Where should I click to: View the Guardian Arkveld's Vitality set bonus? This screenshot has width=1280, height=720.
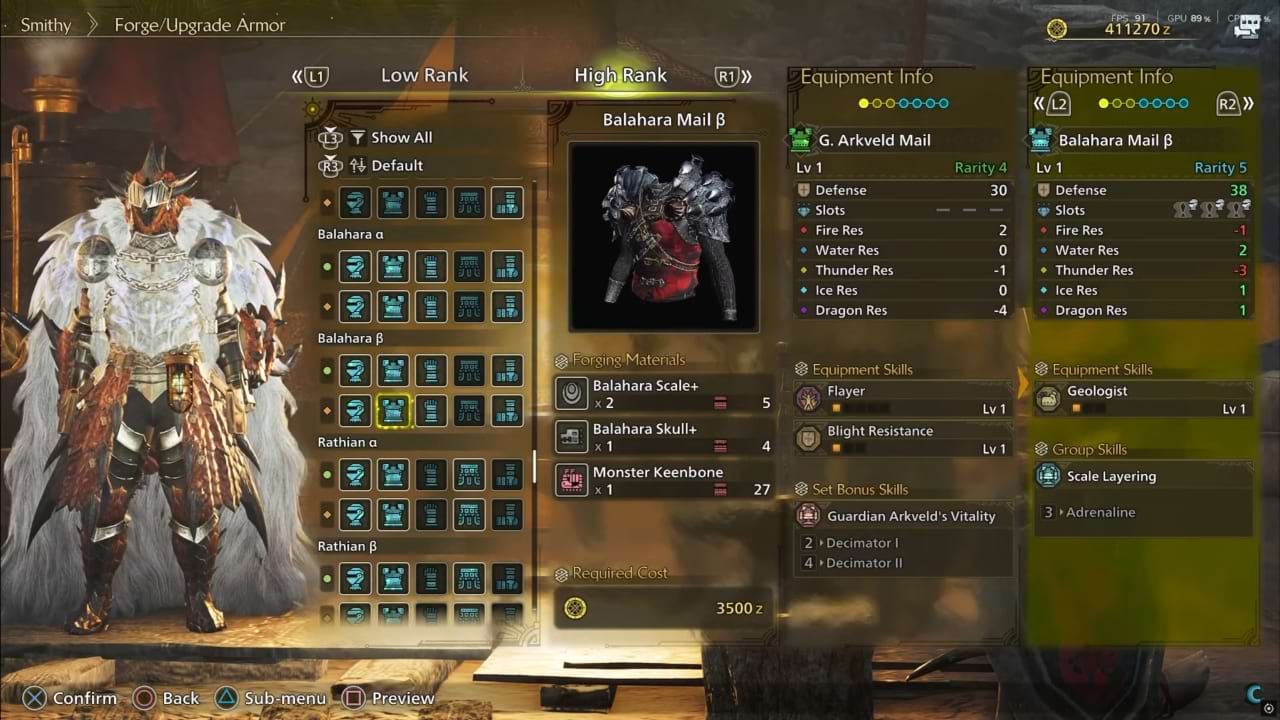point(902,516)
